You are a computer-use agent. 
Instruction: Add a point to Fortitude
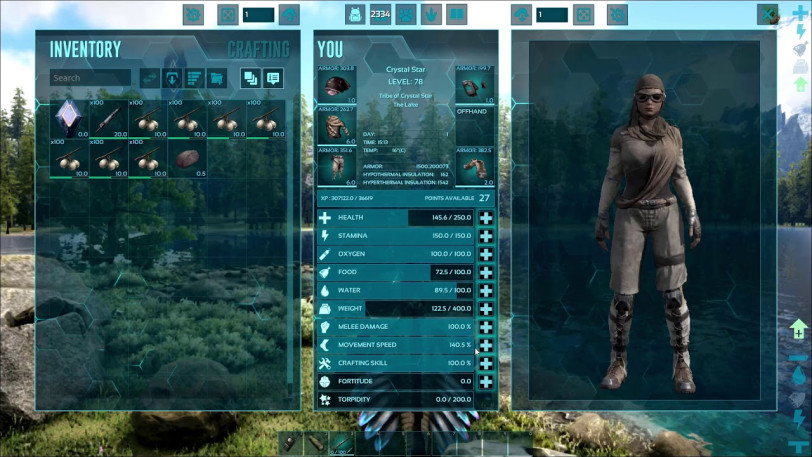coord(486,381)
